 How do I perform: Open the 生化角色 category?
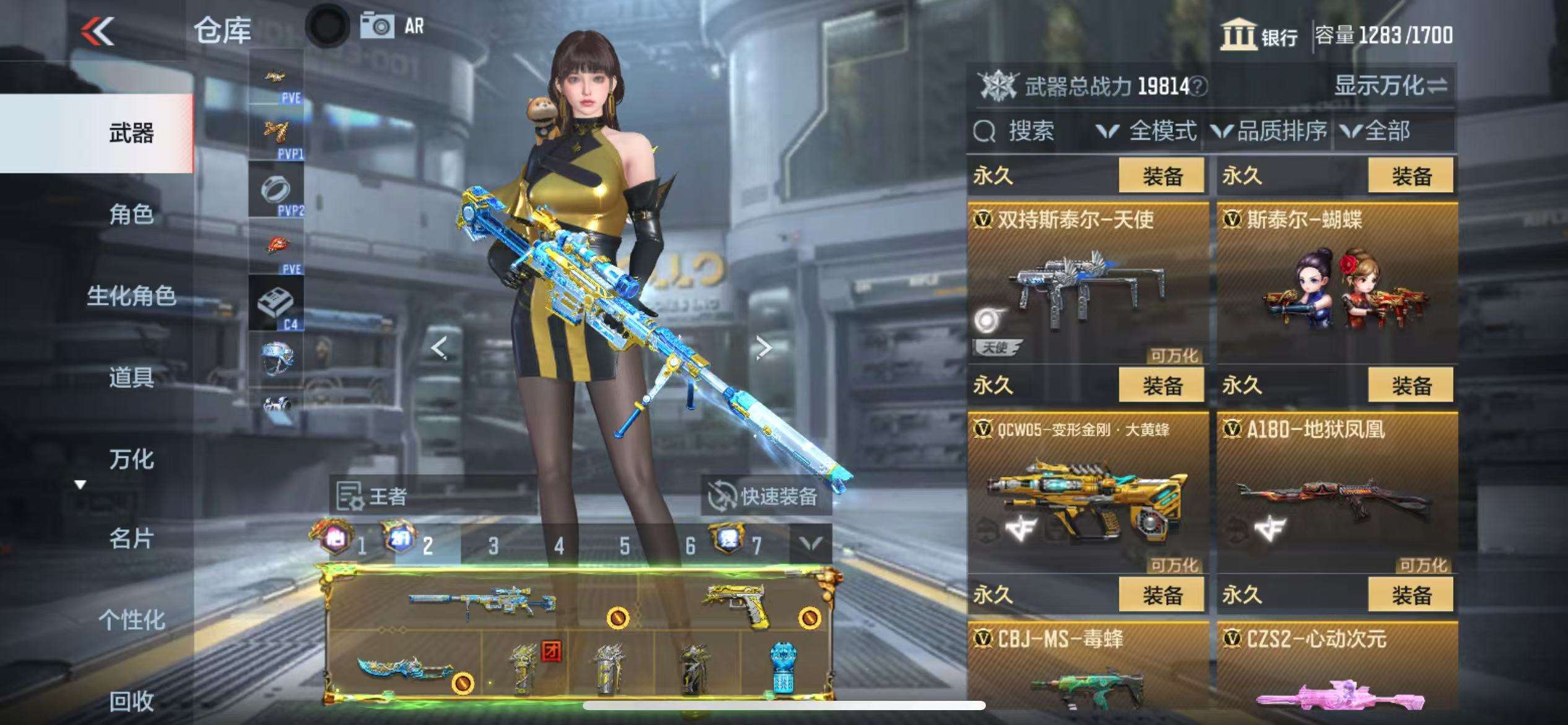click(131, 296)
